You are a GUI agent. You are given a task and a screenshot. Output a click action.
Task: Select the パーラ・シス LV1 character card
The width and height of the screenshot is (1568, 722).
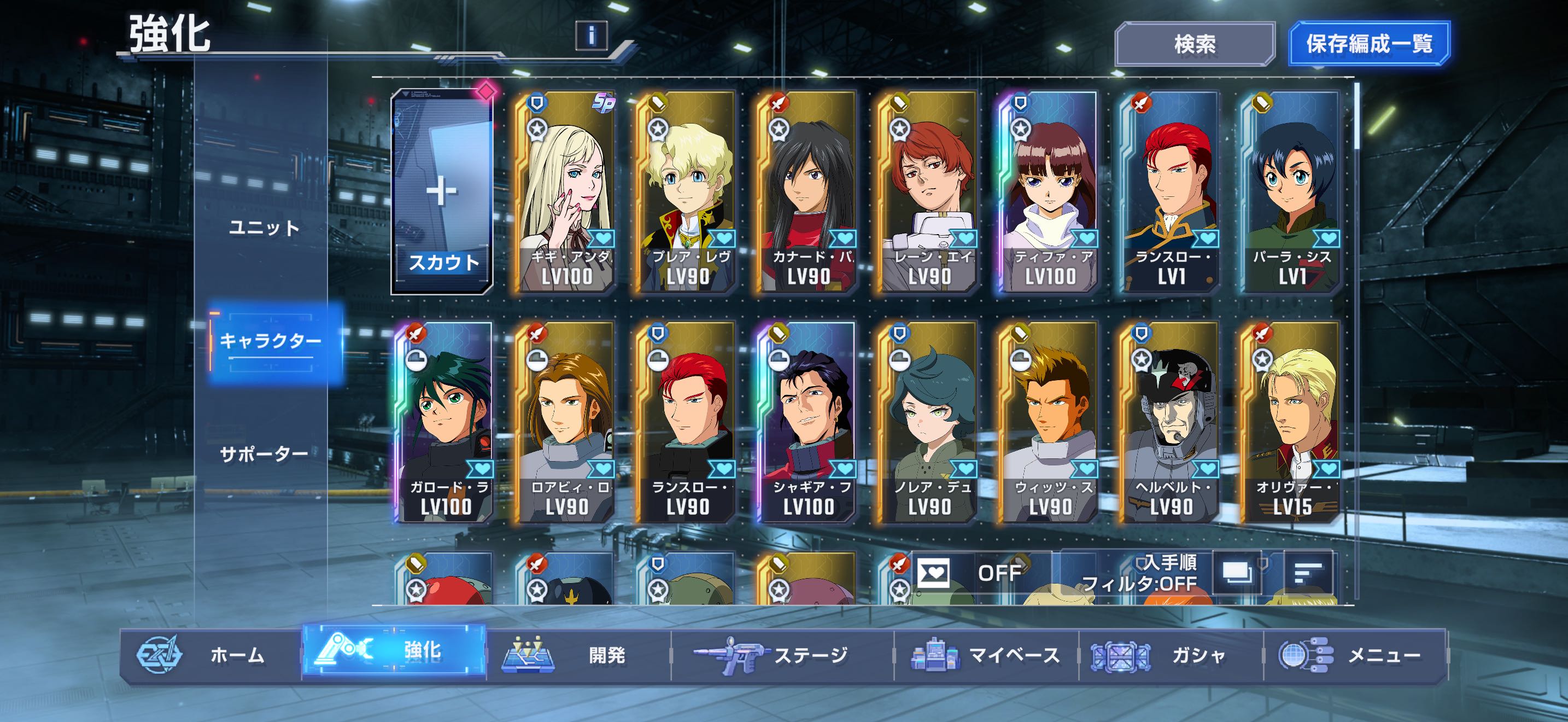[x=1291, y=193]
